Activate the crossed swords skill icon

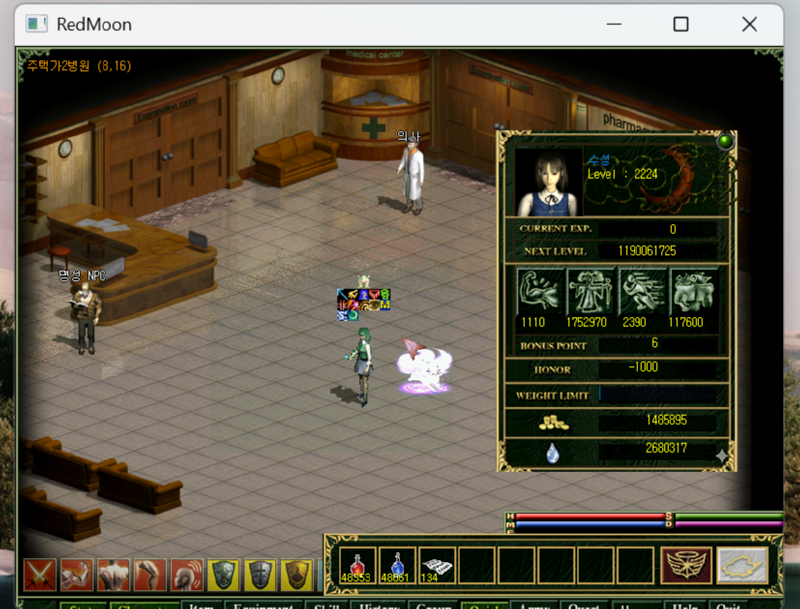tap(40, 576)
